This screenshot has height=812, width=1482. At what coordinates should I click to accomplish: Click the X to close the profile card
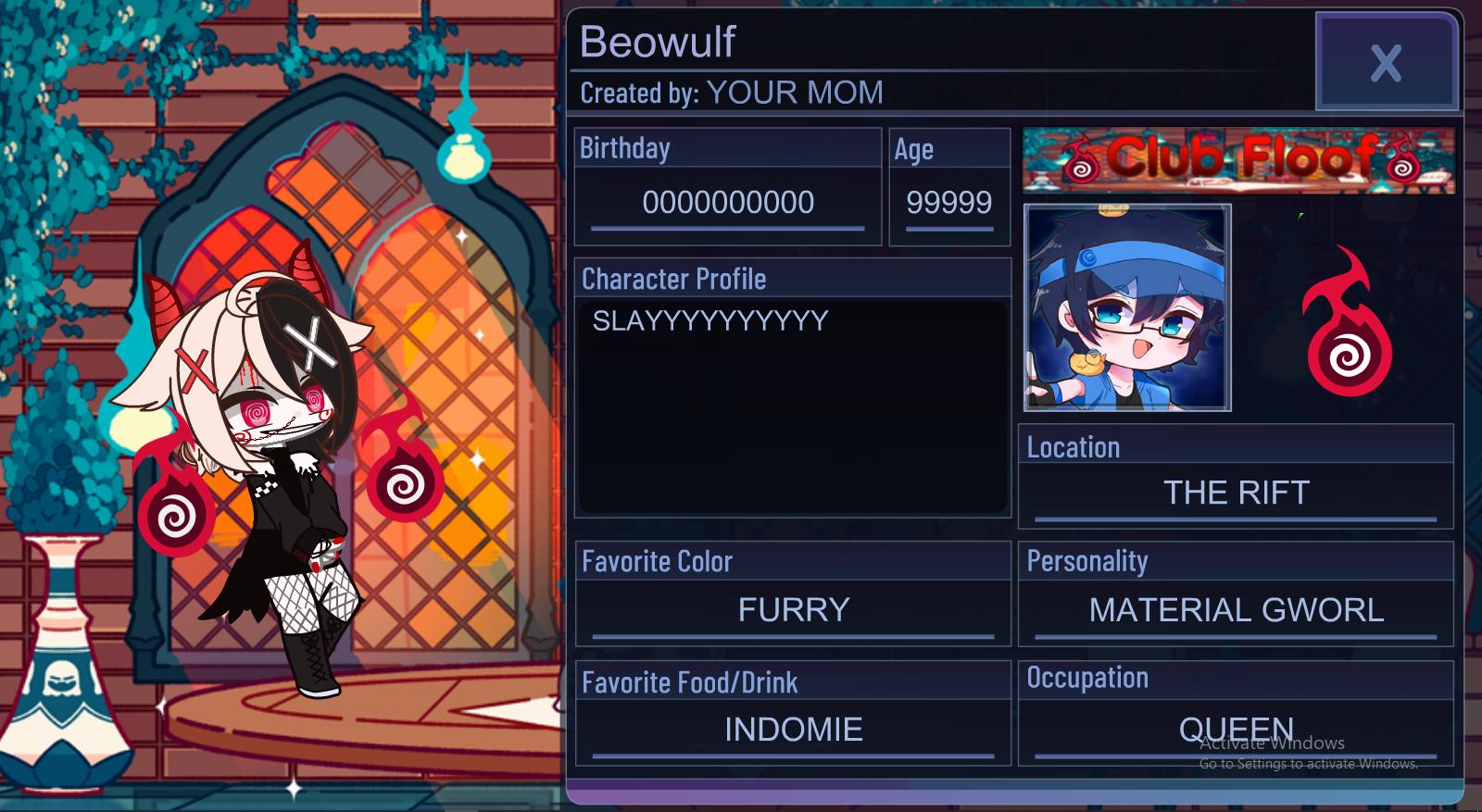coord(1386,63)
